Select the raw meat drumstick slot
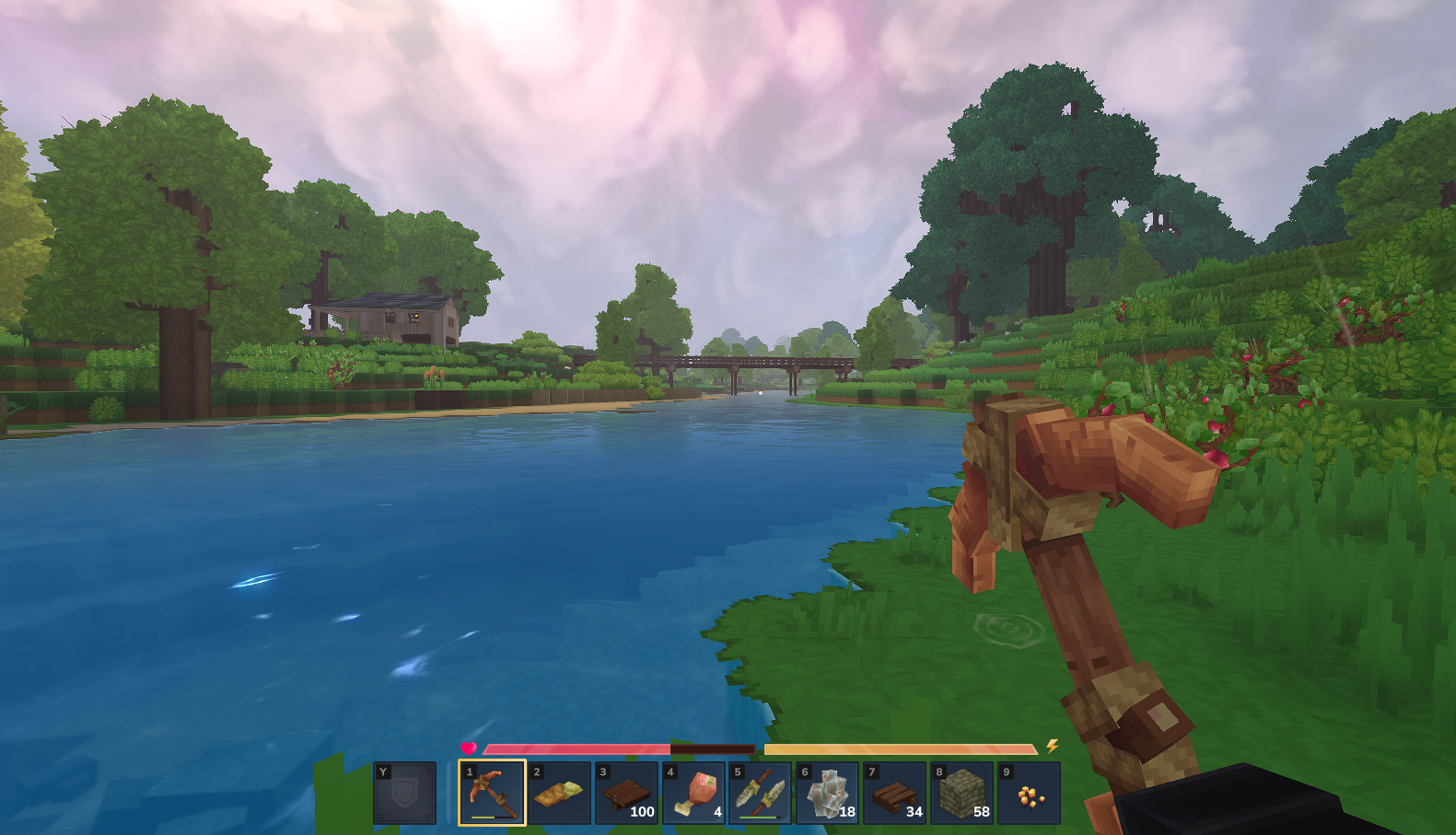Viewport: 1456px width, 835px height. [x=693, y=793]
